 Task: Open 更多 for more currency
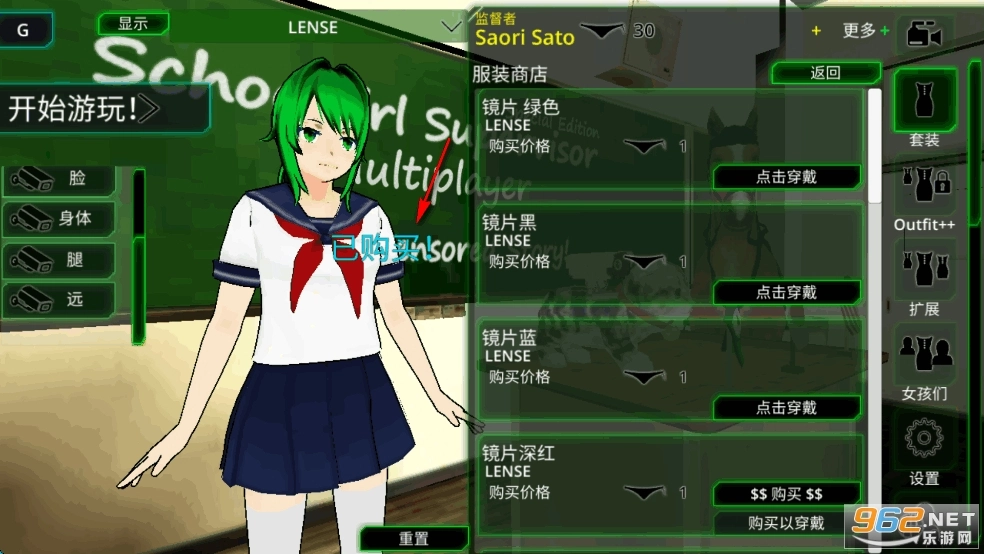click(x=864, y=31)
